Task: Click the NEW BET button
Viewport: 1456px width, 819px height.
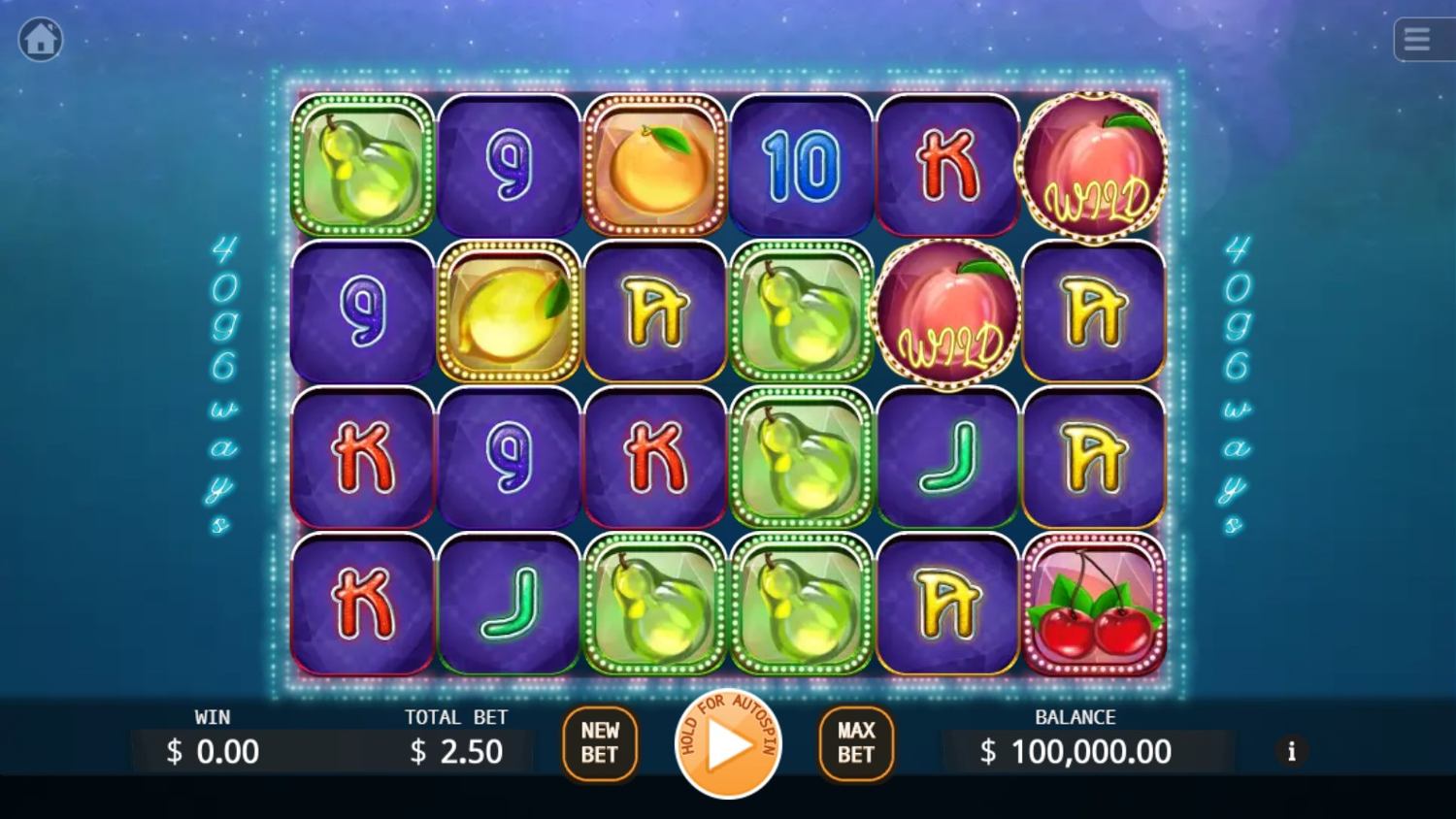Action: click(x=600, y=743)
